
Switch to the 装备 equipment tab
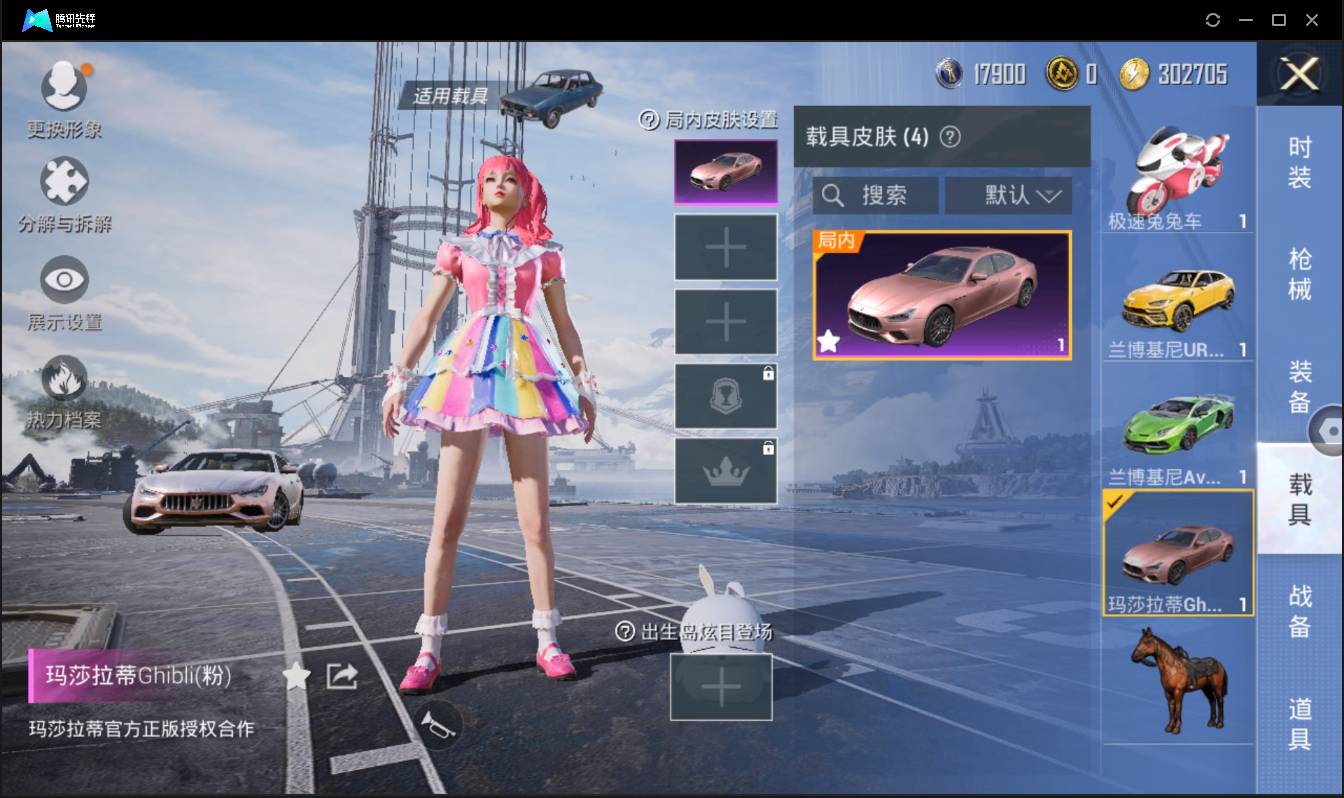(x=1300, y=386)
